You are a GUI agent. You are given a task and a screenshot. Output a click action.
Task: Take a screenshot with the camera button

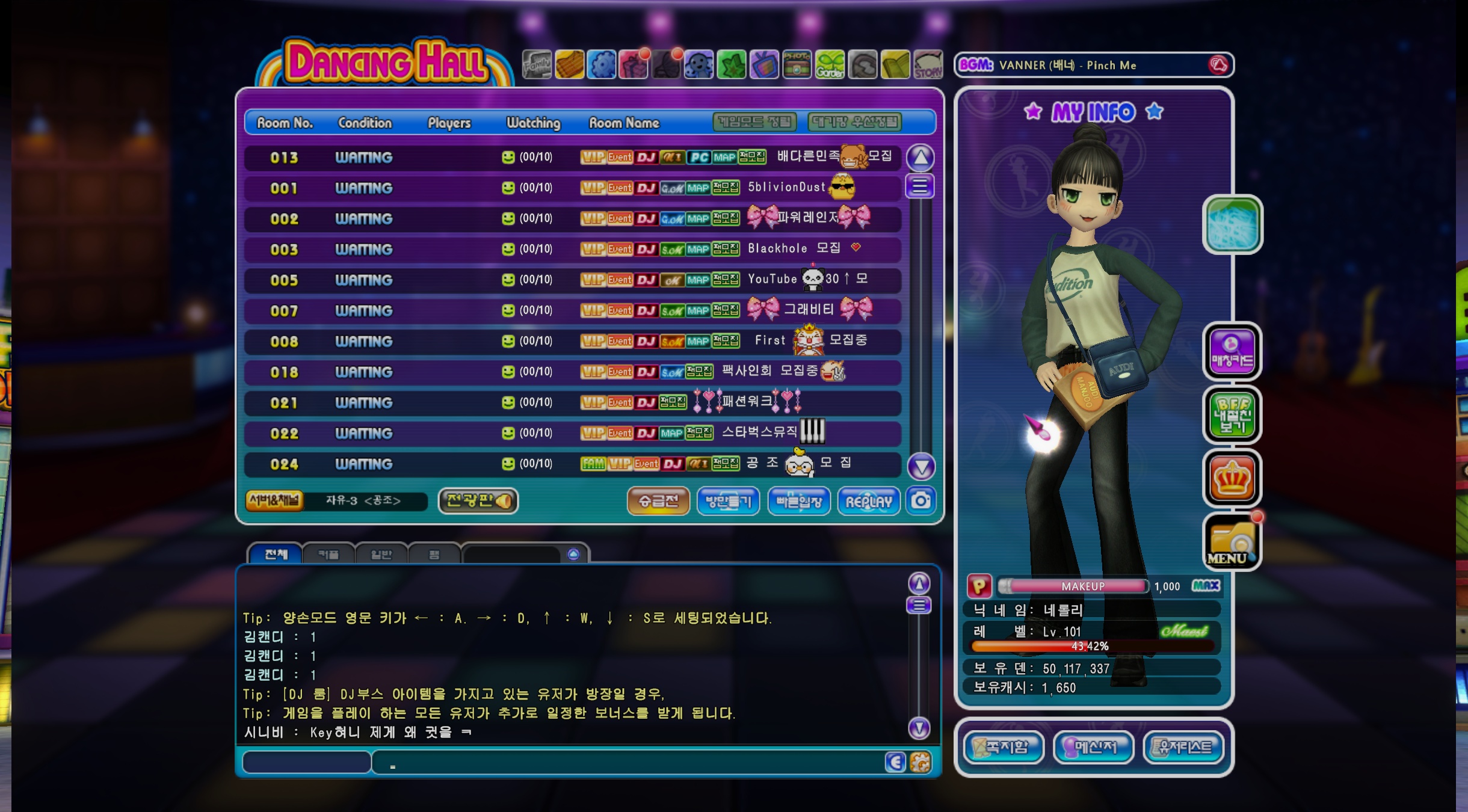coord(921,500)
